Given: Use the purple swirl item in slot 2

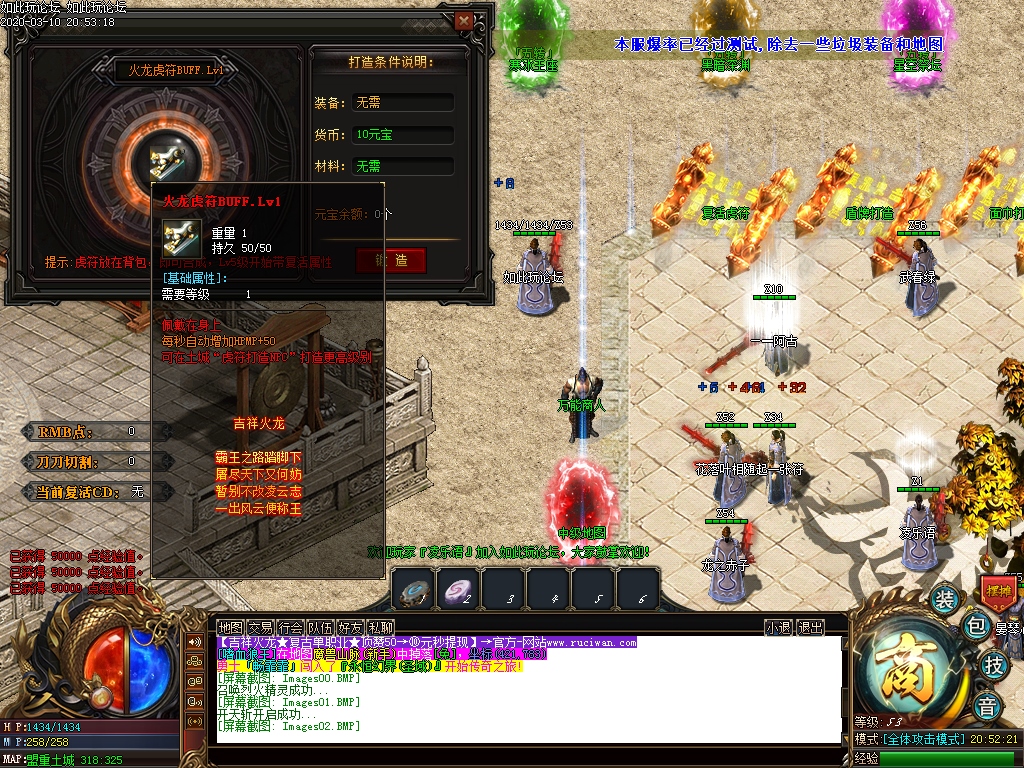Looking at the screenshot, I should tap(460, 590).
